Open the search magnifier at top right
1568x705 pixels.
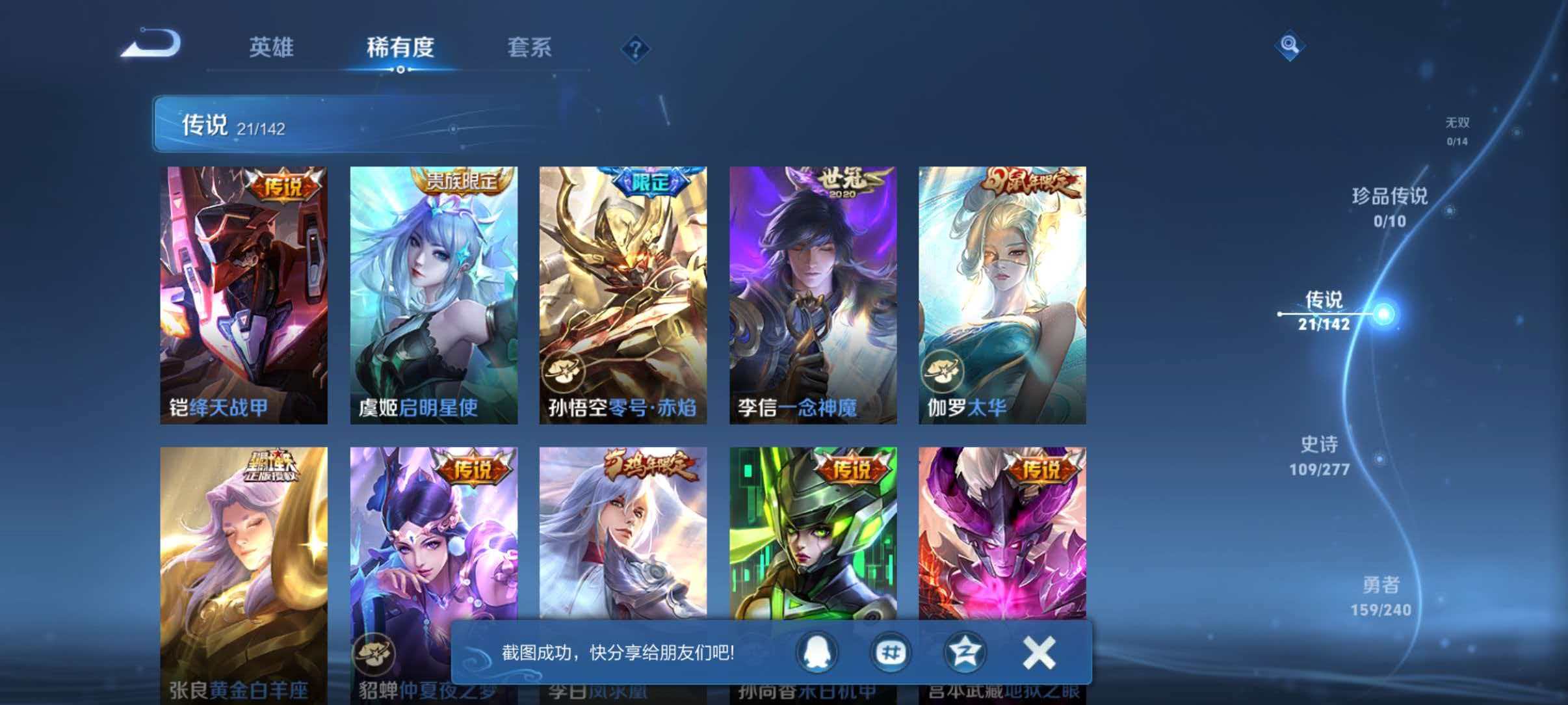click(1290, 46)
